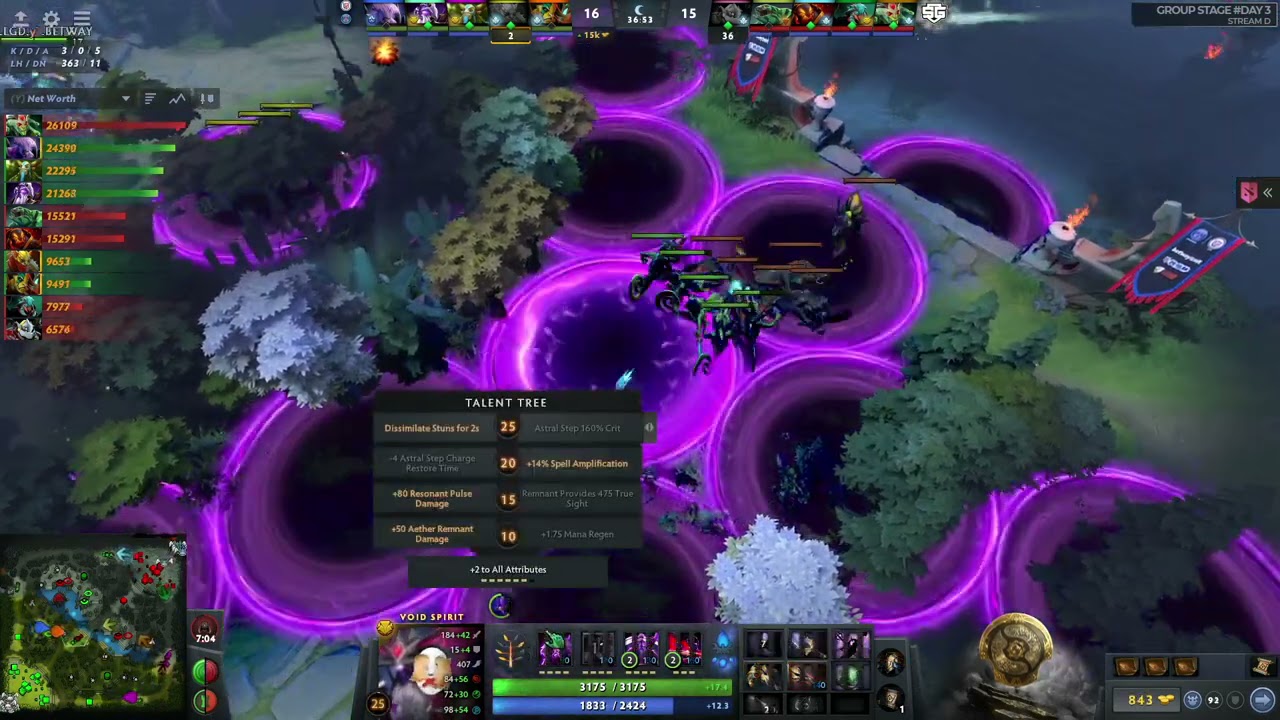The image size is (1280, 720).
Task: Choose the +50 Aether Remnant Damage talent
Action: click(432, 534)
